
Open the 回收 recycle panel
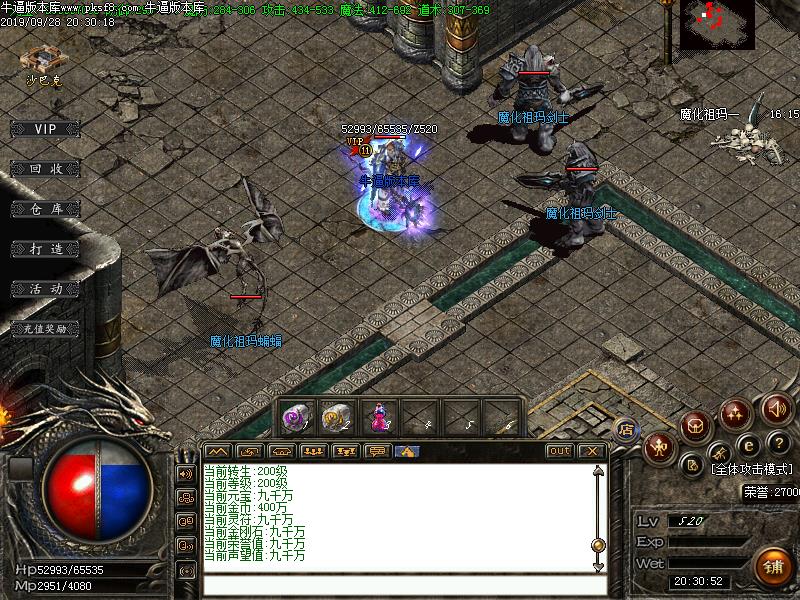tap(45, 169)
